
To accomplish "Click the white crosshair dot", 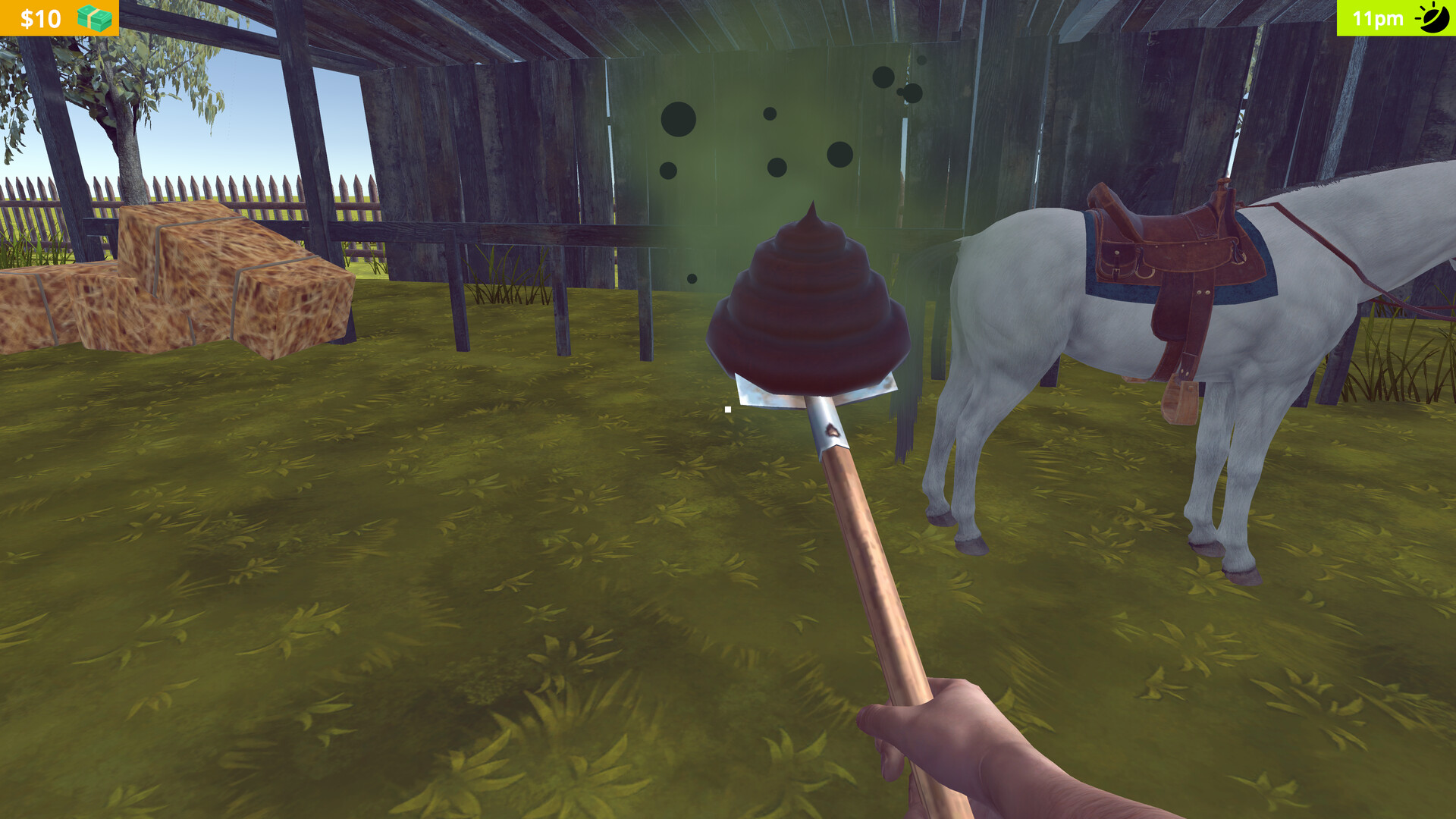I will click(x=726, y=407).
